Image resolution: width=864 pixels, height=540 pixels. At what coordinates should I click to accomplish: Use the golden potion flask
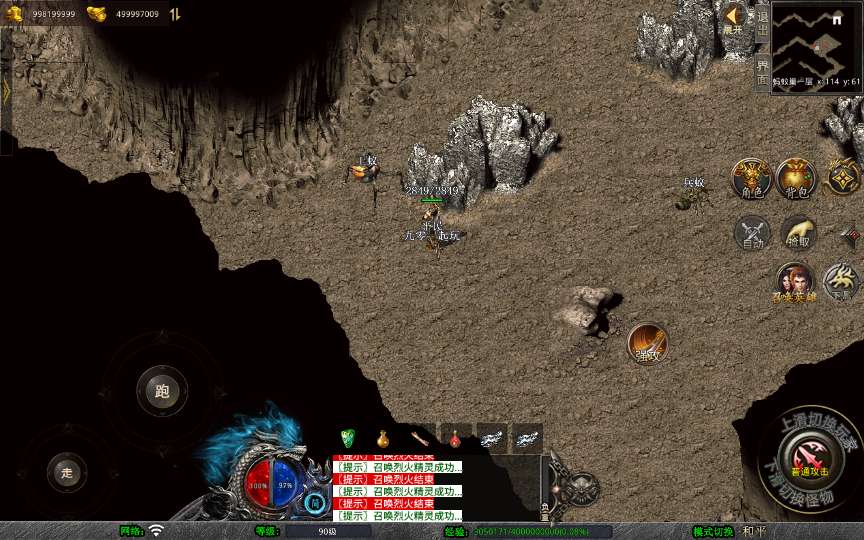pyautogui.click(x=382, y=437)
